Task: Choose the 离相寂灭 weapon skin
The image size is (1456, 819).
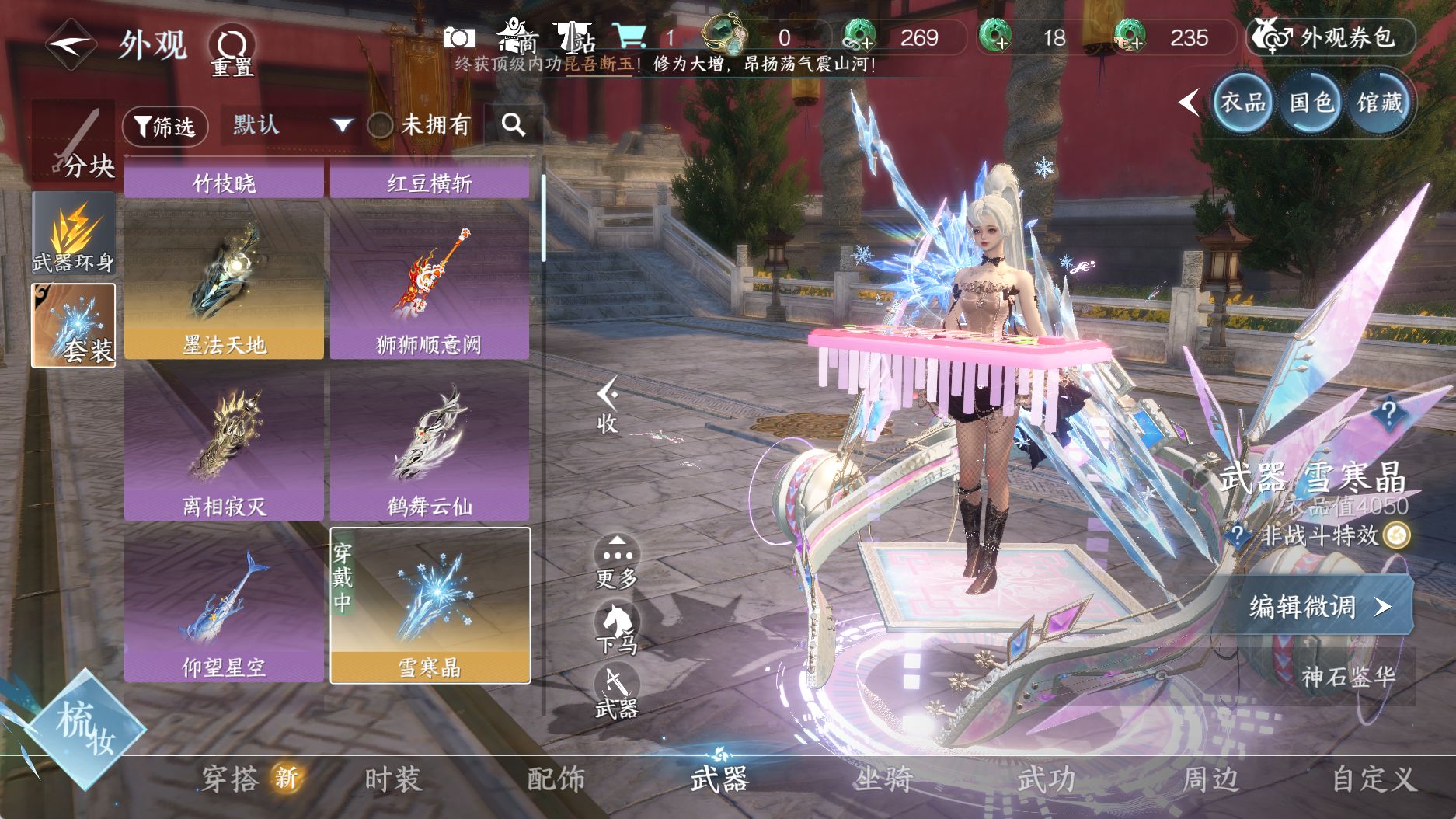Action: point(224,444)
